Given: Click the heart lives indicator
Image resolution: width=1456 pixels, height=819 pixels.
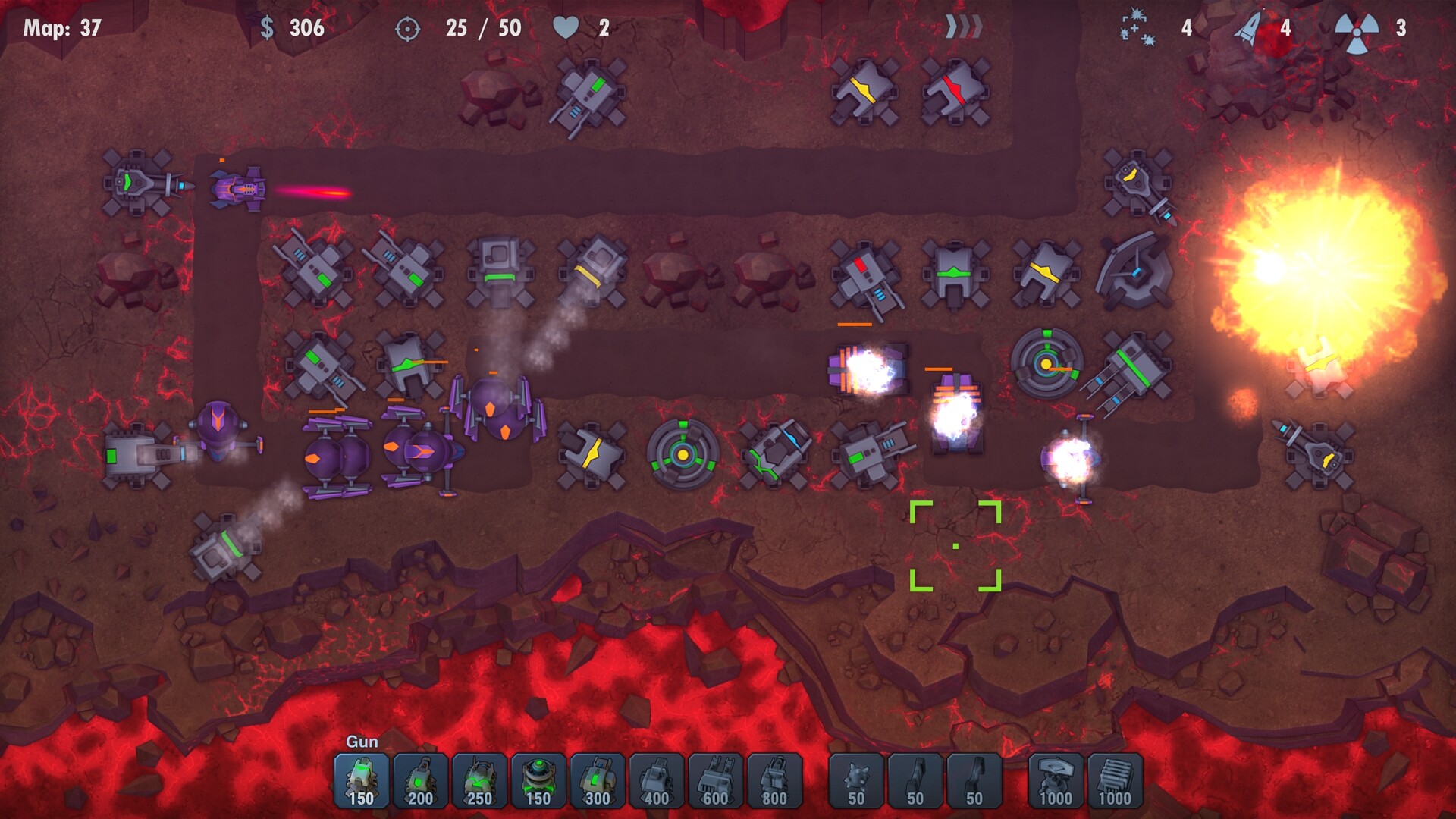Looking at the screenshot, I should (566, 28).
